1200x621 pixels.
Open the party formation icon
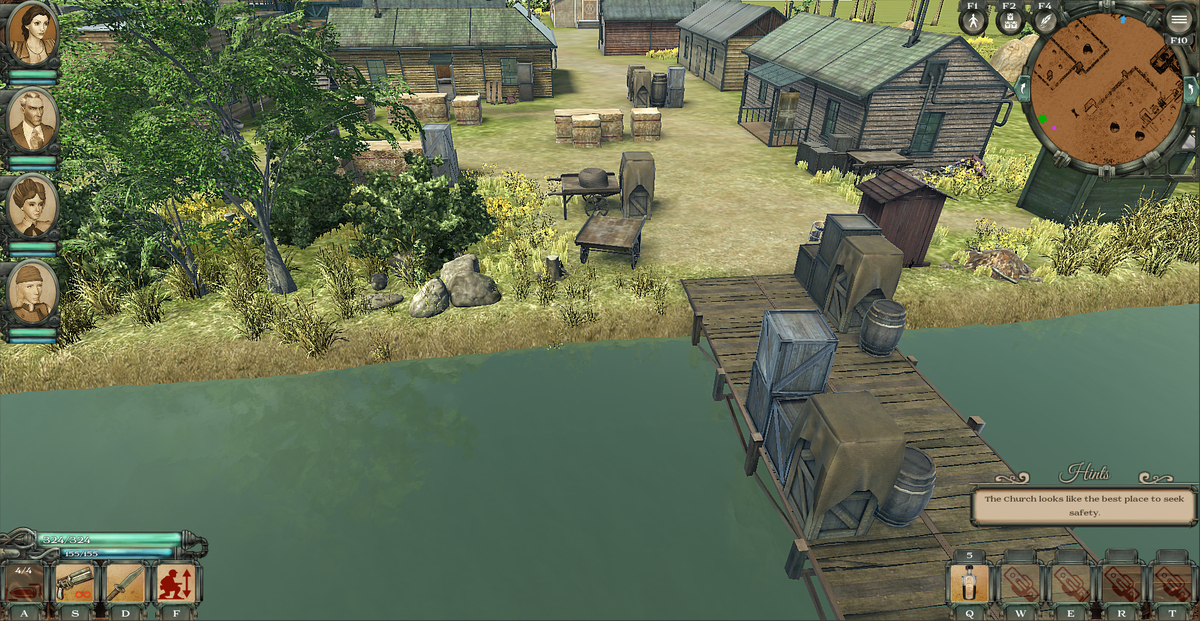pos(1010,21)
